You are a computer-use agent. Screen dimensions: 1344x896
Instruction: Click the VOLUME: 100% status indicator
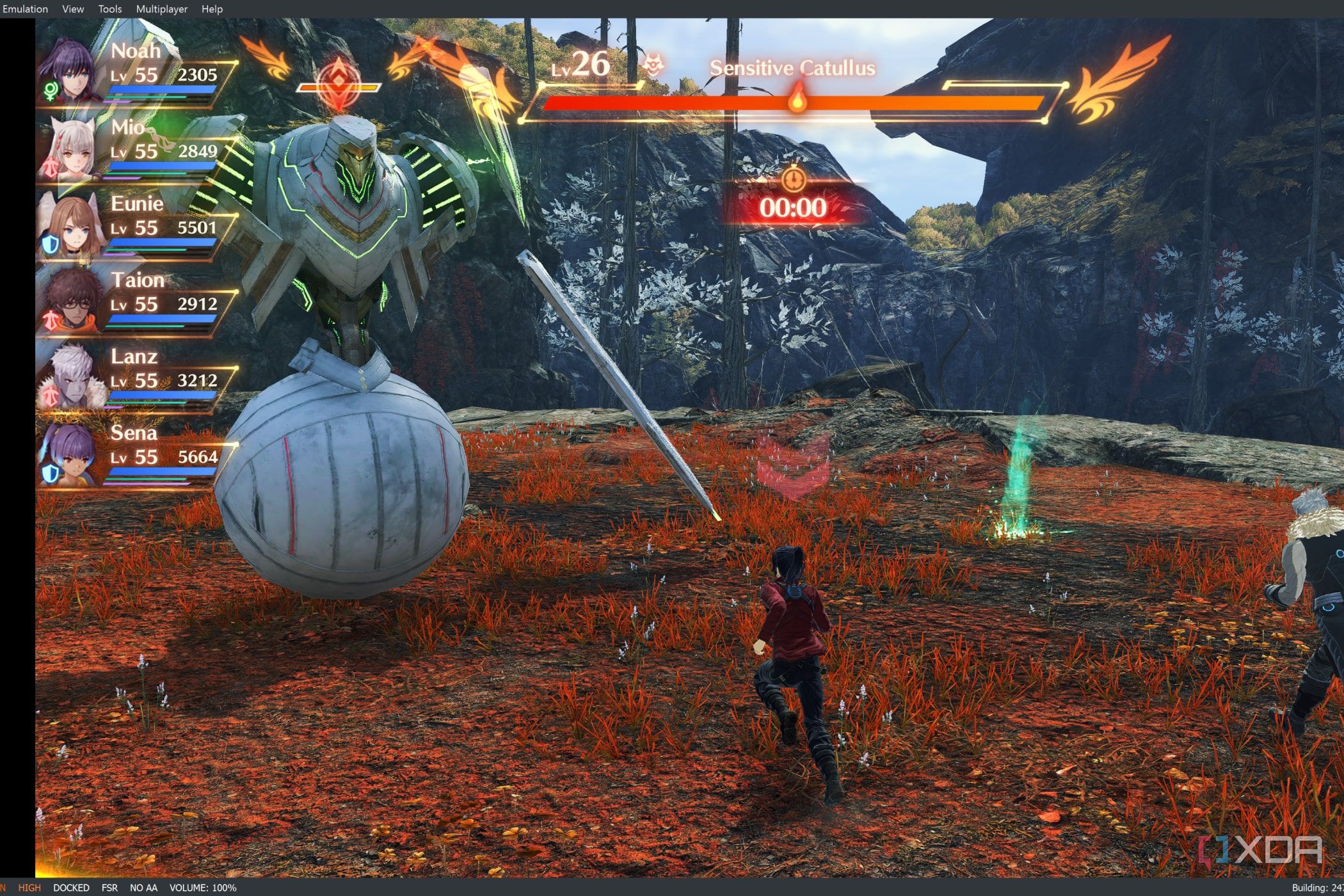[203, 888]
